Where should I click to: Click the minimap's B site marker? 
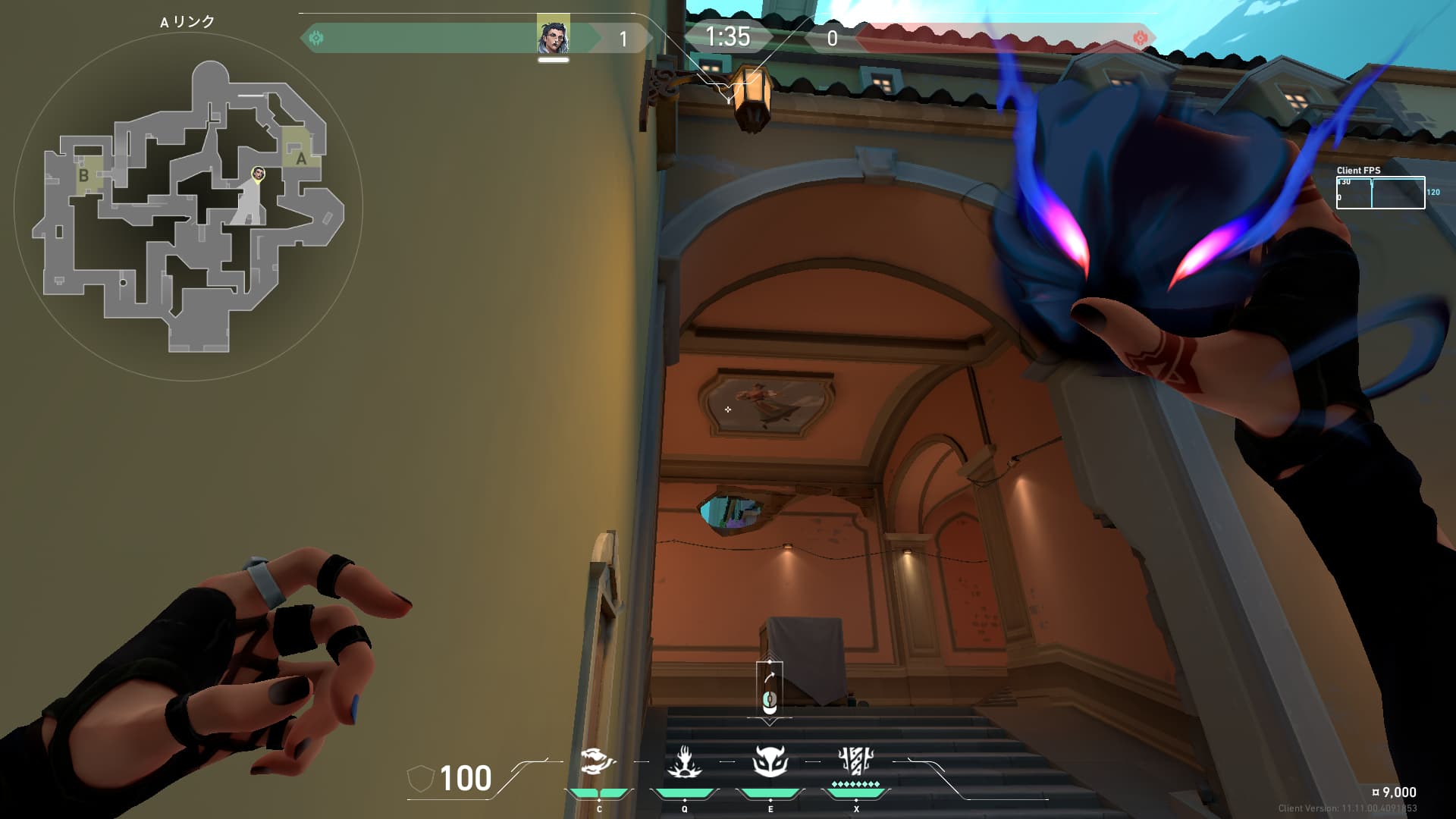(x=83, y=175)
